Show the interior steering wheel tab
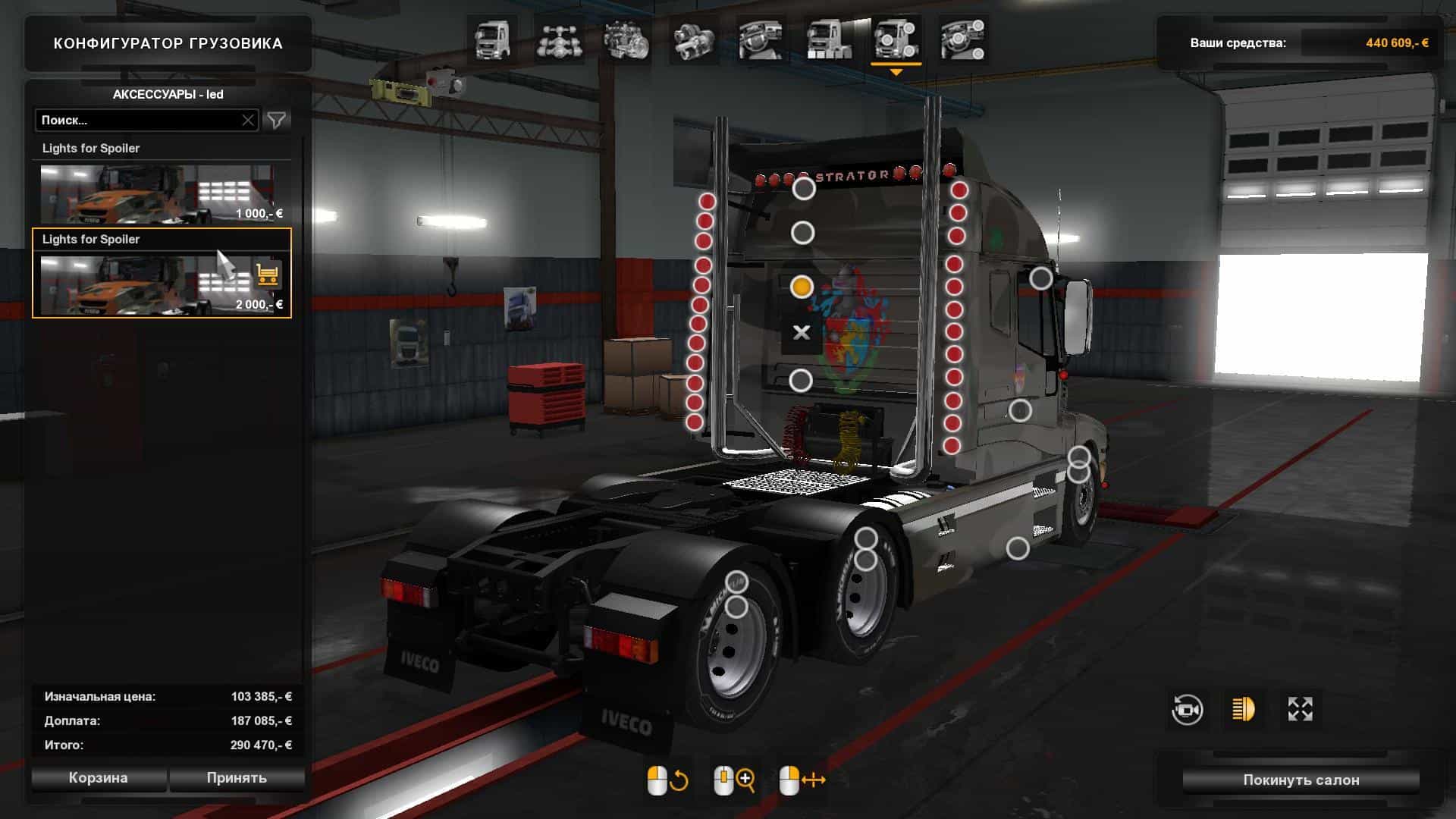 [761, 40]
